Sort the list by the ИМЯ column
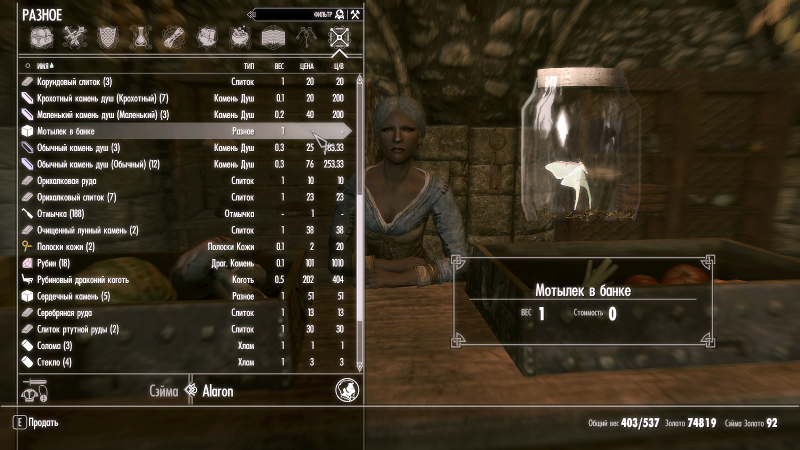The image size is (800, 450). [x=42, y=63]
